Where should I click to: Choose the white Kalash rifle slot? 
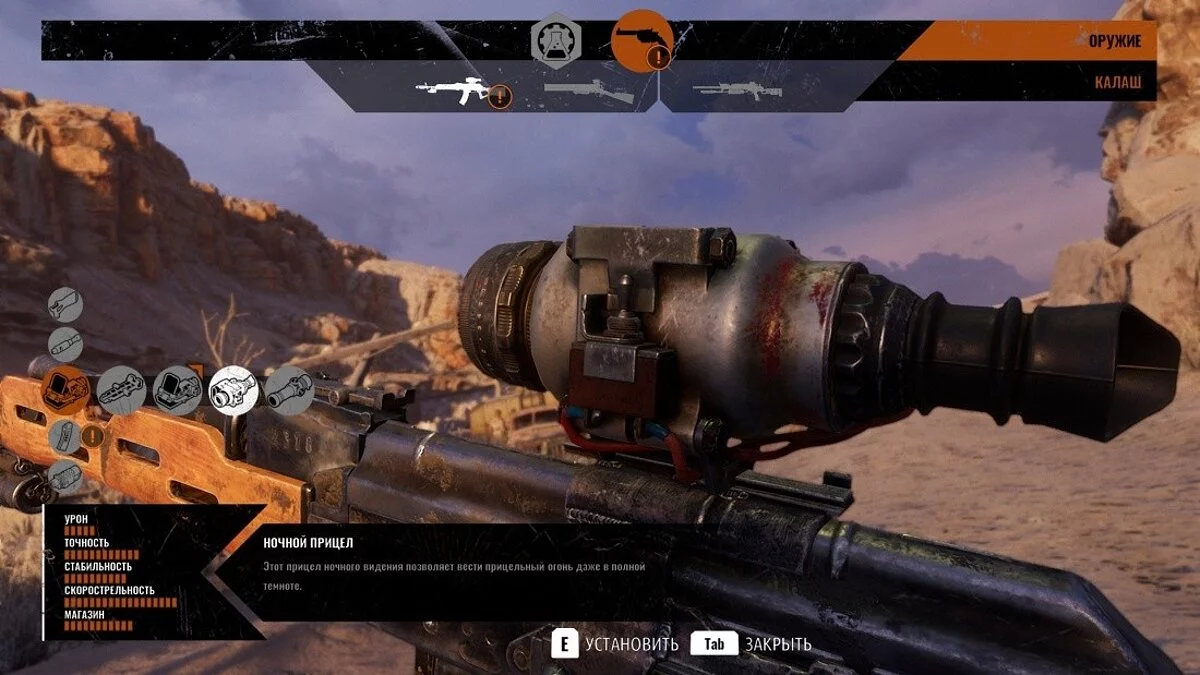pos(452,91)
